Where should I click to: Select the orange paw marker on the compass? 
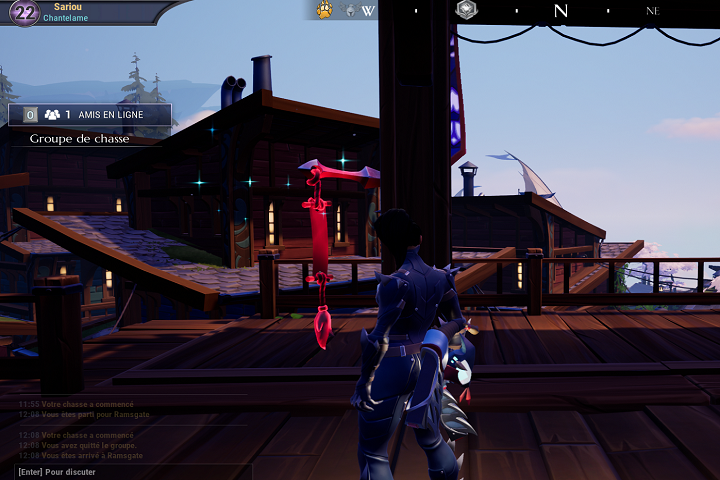click(325, 10)
